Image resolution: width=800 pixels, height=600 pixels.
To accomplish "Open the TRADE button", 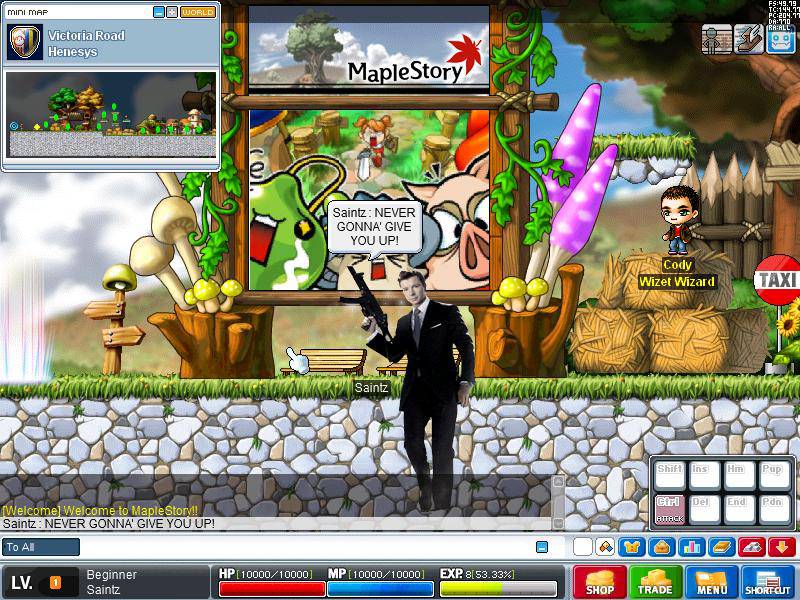I will (x=656, y=582).
